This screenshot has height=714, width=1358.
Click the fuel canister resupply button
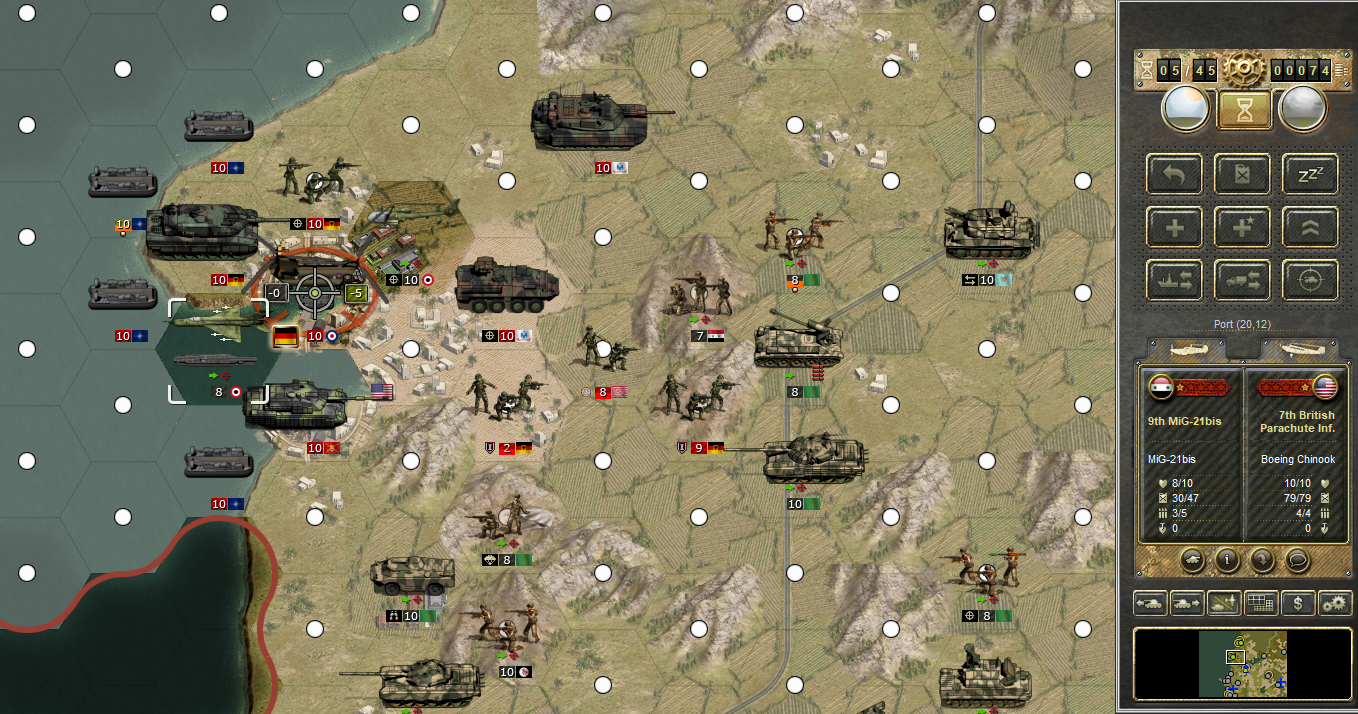[1243, 174]
